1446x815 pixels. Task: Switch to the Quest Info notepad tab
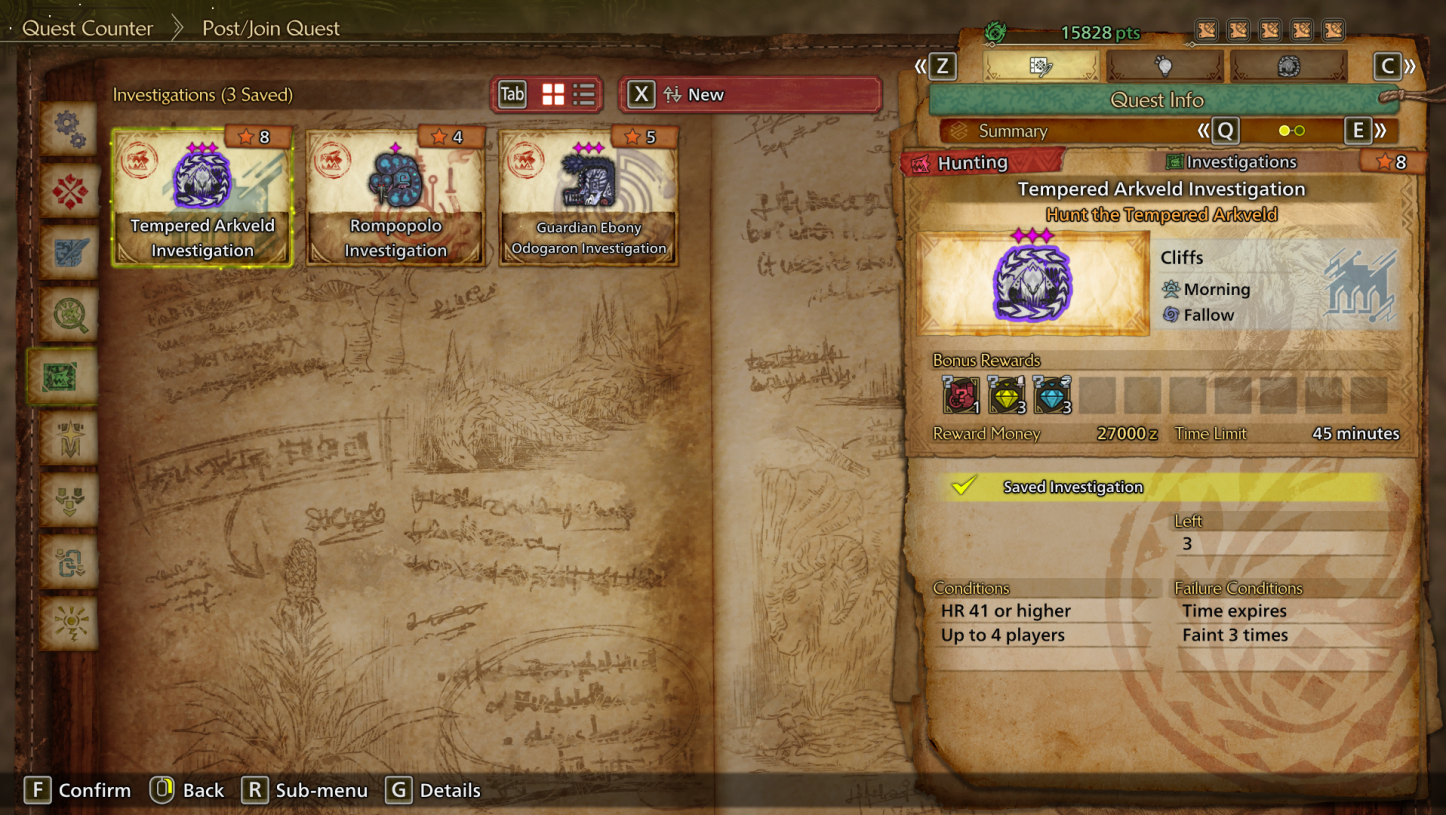point(1041,66)
